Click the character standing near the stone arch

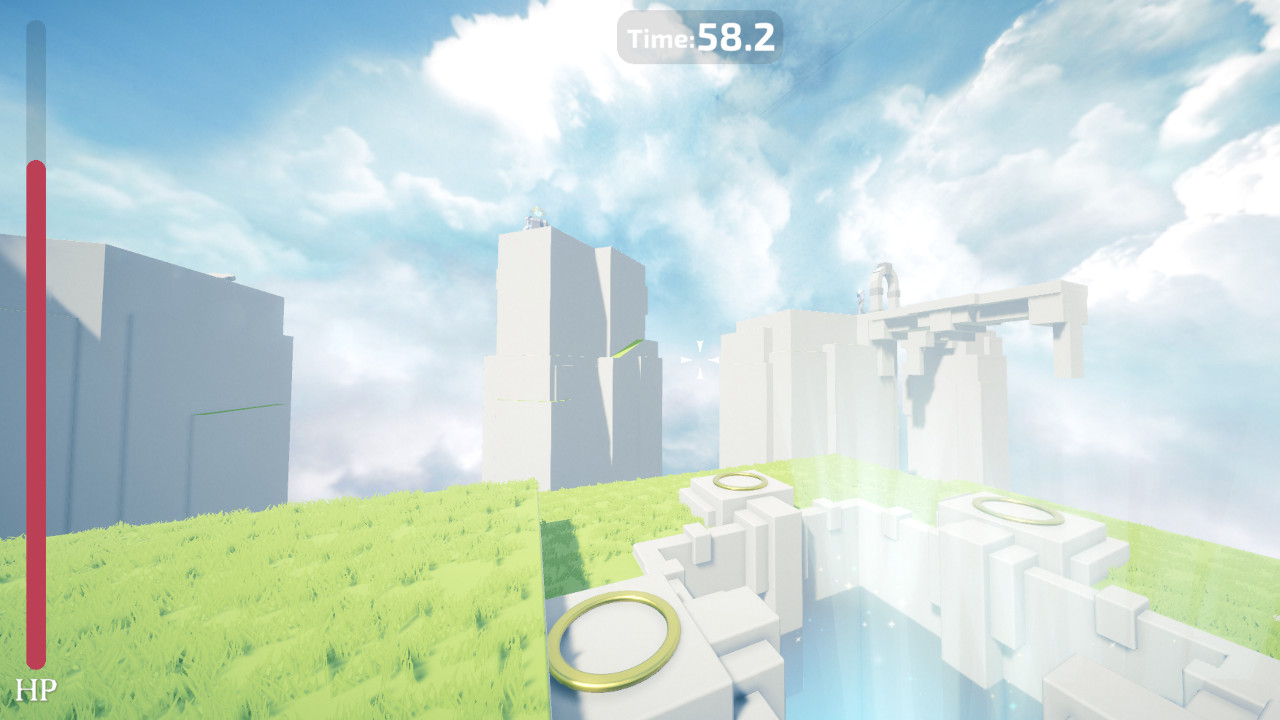pyautogui.click(x=858, y=298)
